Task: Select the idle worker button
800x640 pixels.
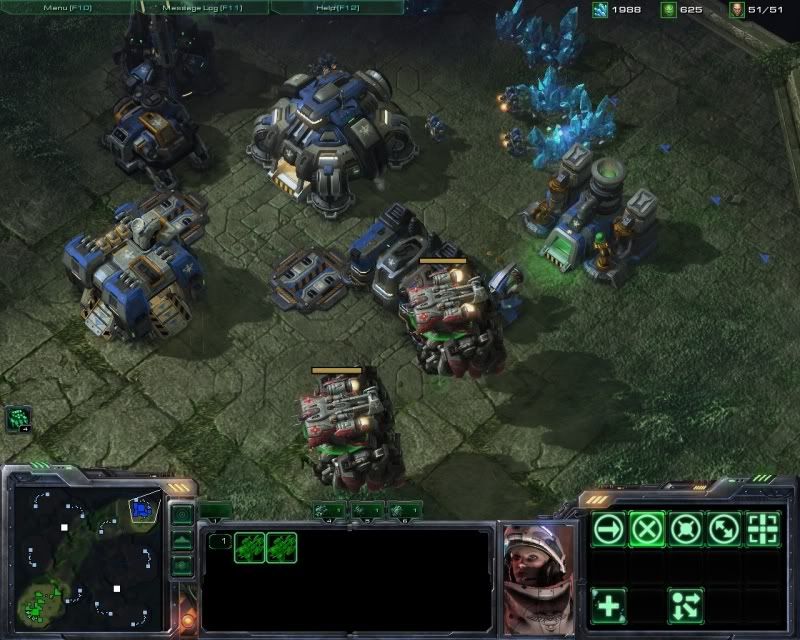Action: (x=19, y=419)
